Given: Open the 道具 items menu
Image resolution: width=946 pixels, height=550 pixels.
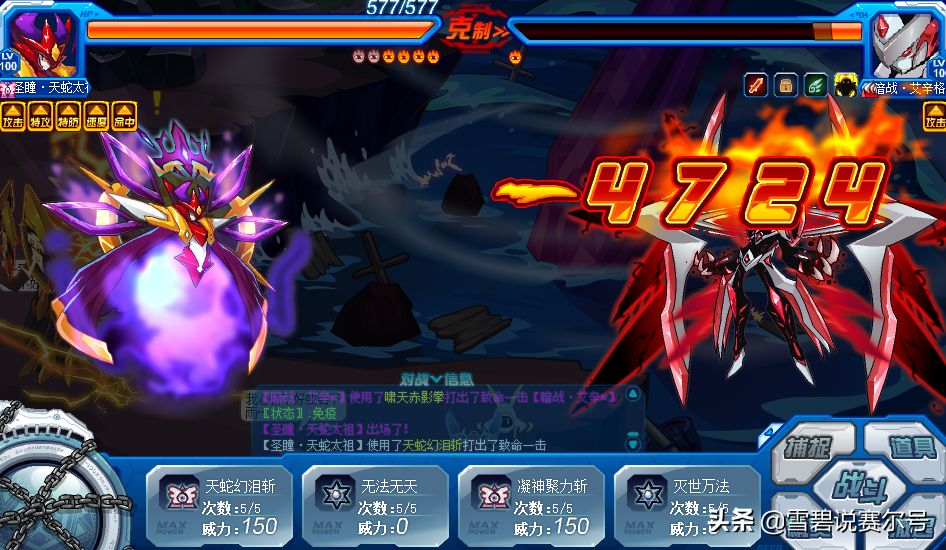Looking at the screenshot, I should 905,447.
